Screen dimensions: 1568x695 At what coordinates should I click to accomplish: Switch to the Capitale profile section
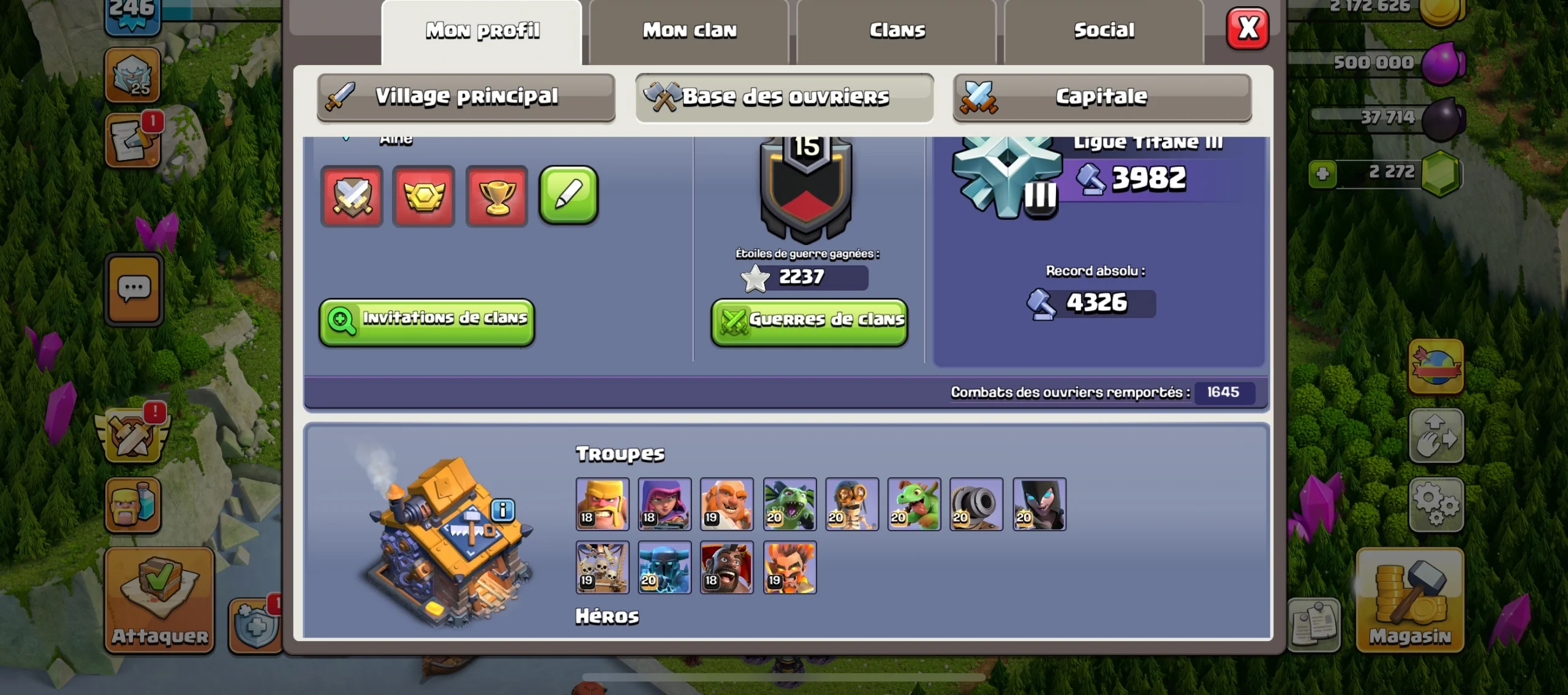[1101, 97]
